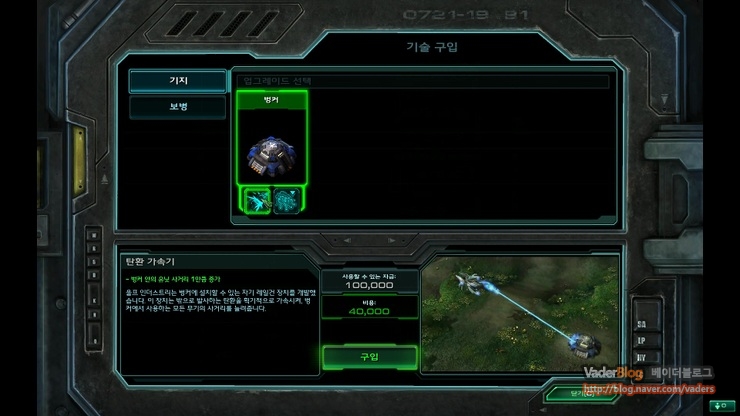Choose the projectile accelerator upgrade icon
This screenshot has width=740, height=416.
pos(256,200)
